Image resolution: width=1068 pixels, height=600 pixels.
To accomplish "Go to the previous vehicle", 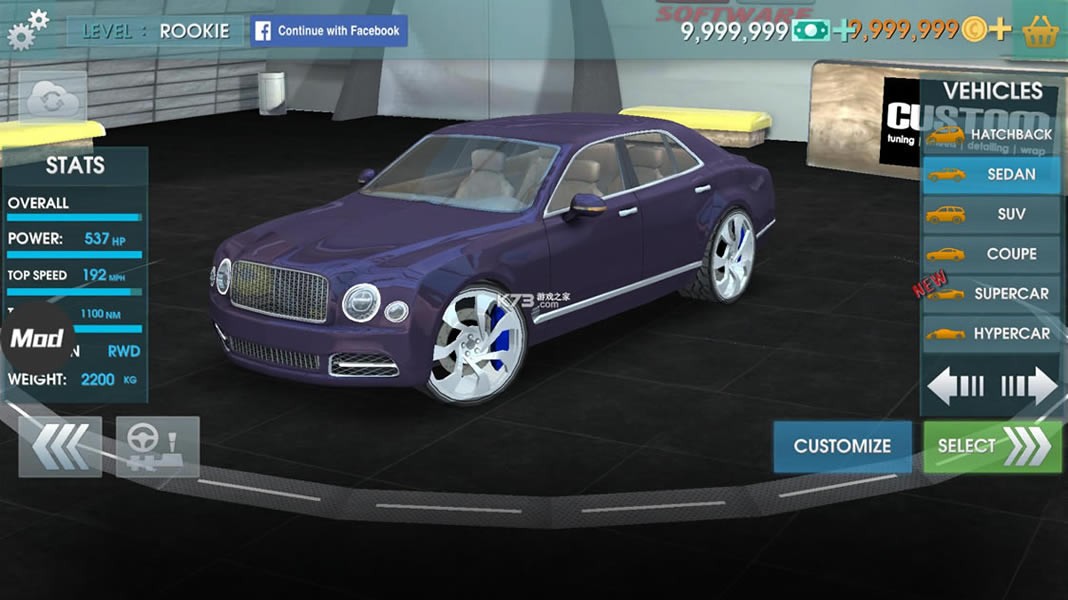I will (x=956, y=385).
